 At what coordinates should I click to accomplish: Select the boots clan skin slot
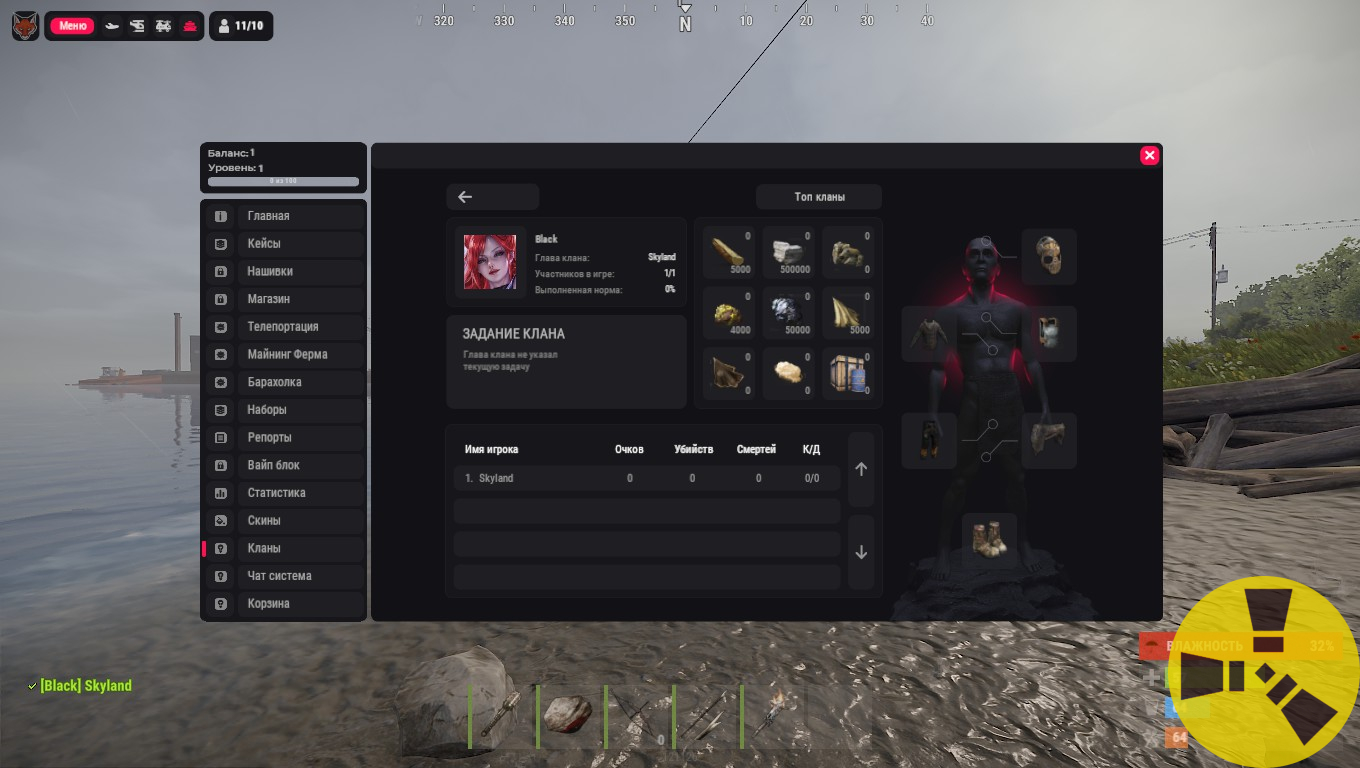(989, 540)
